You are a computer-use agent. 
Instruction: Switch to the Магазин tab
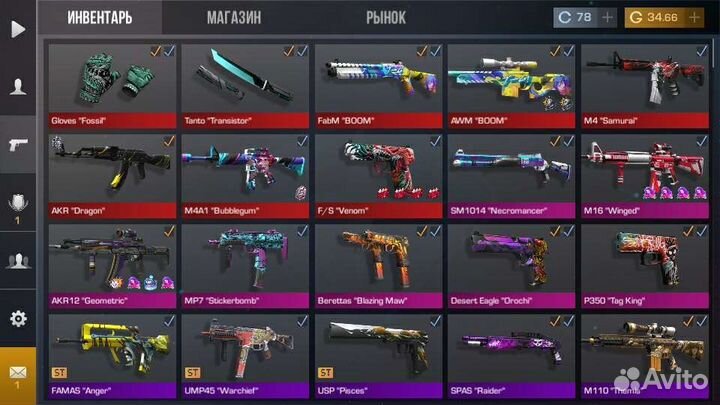[234, 18]
